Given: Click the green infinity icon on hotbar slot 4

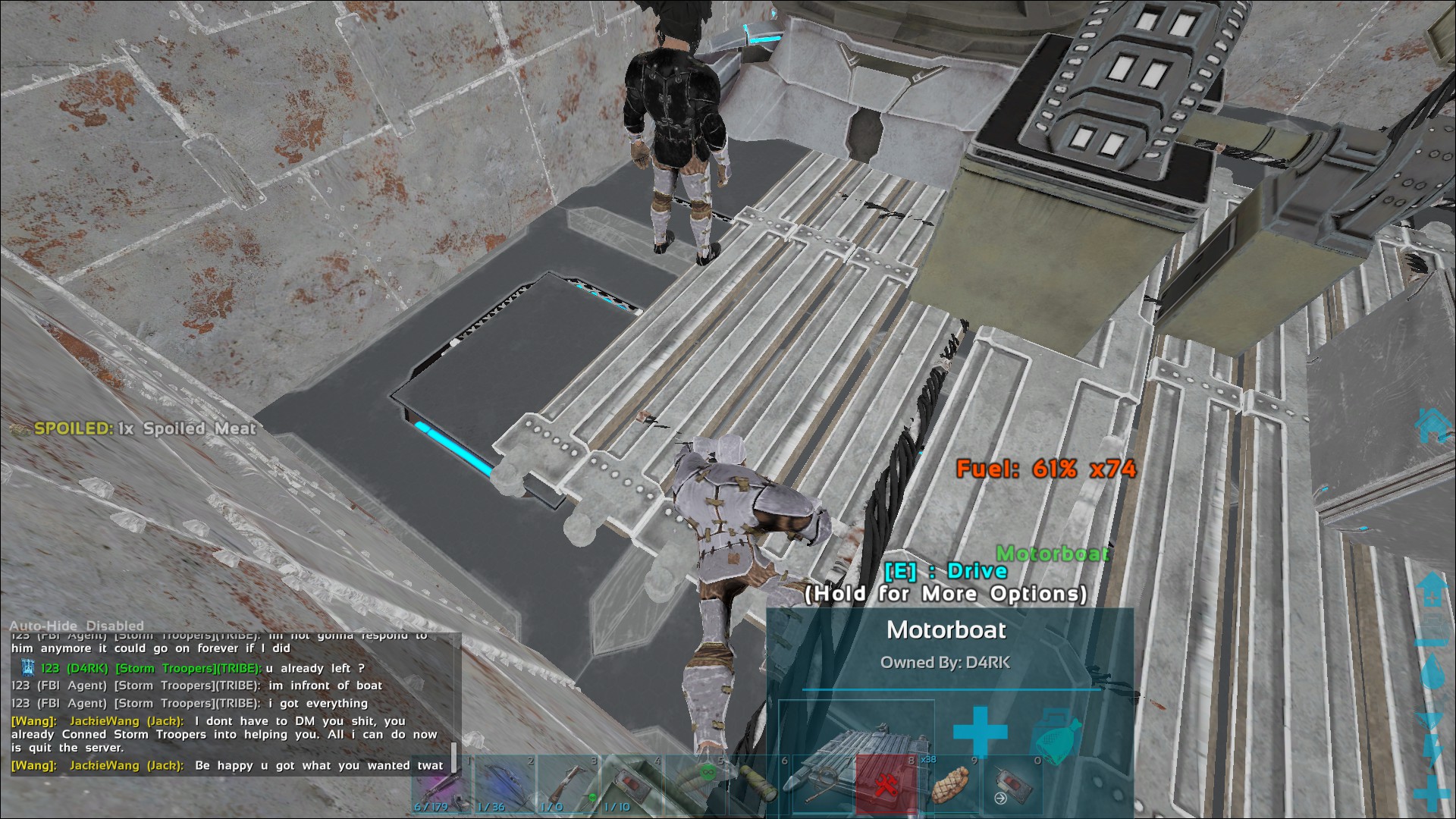Looking at the screenshot, I should pos(707,773).
